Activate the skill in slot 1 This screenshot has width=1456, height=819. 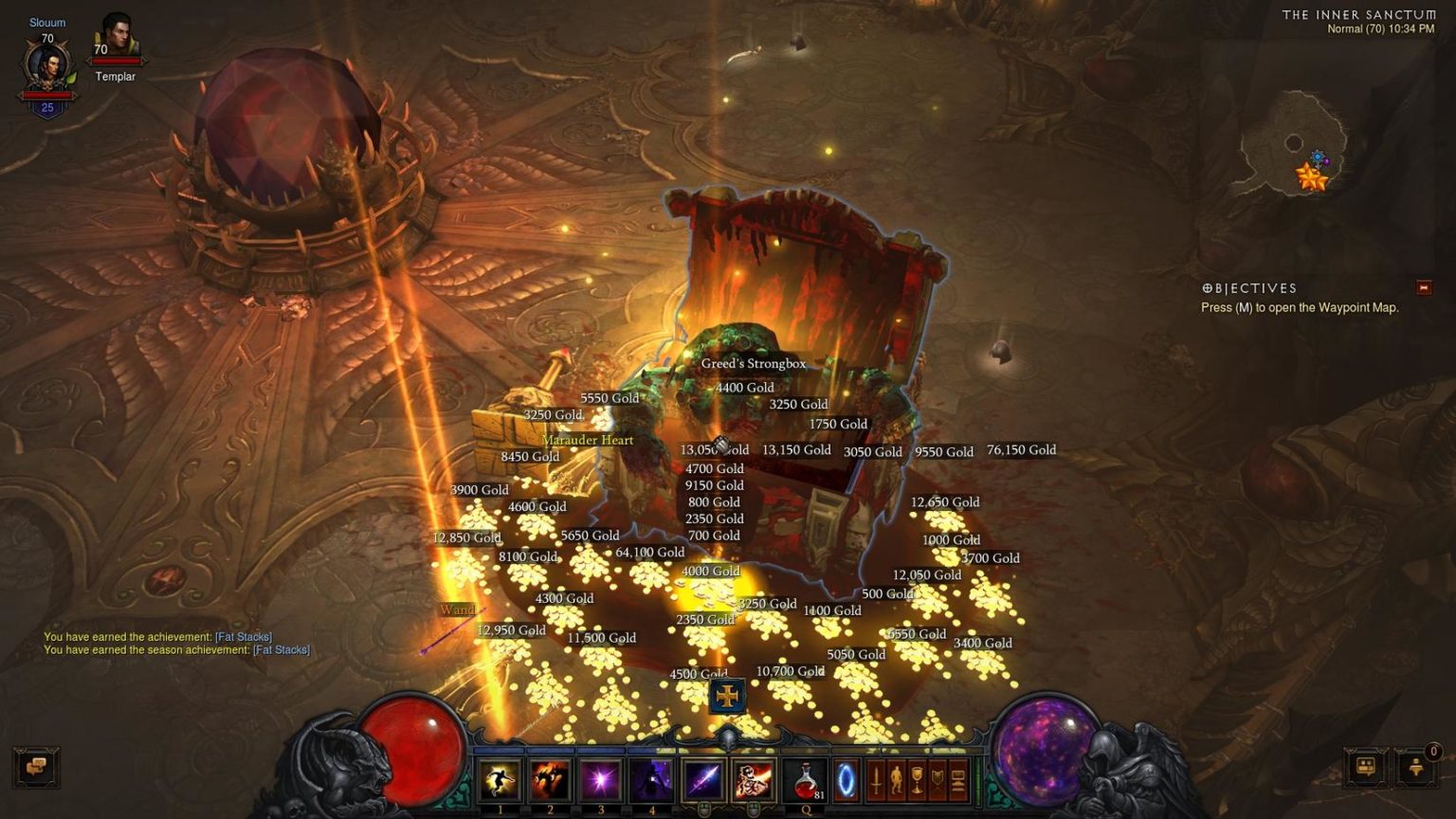pos(500,778)
